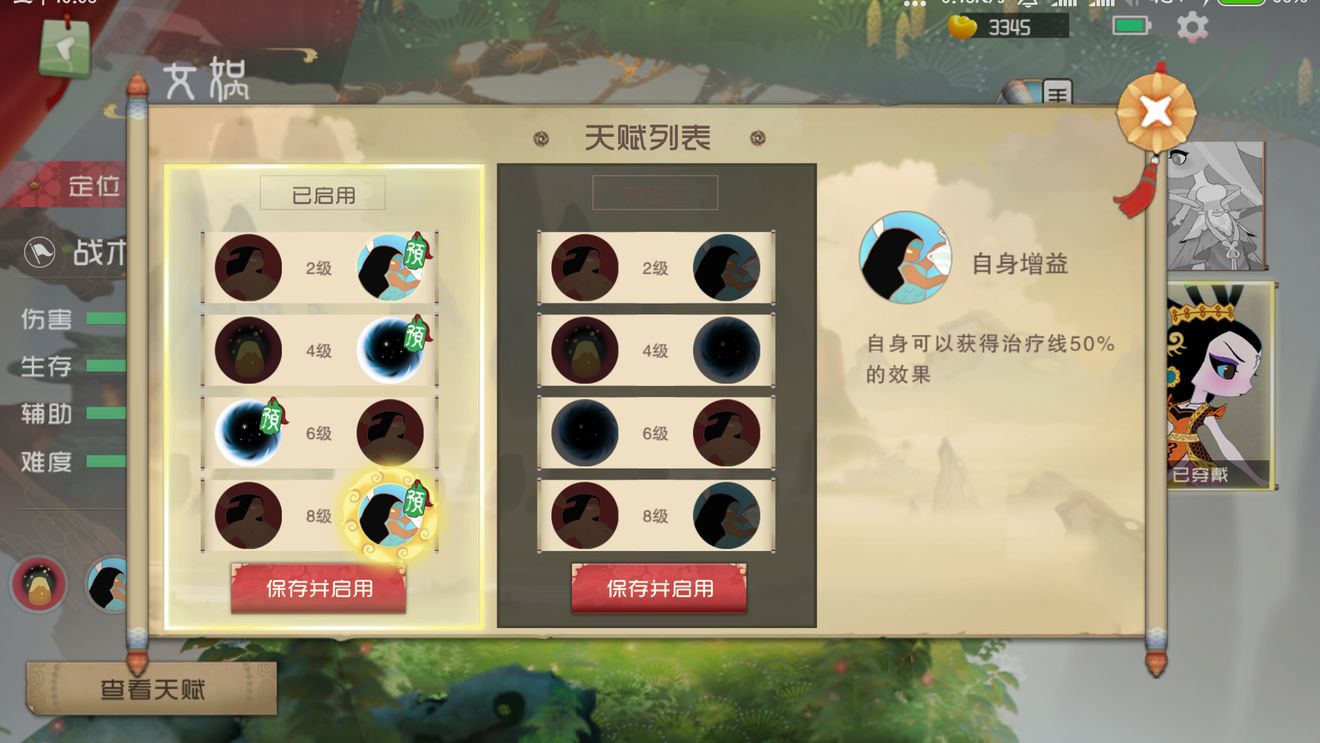
Task: Click the 自身增益 character portrait
Action: [903, 257]
